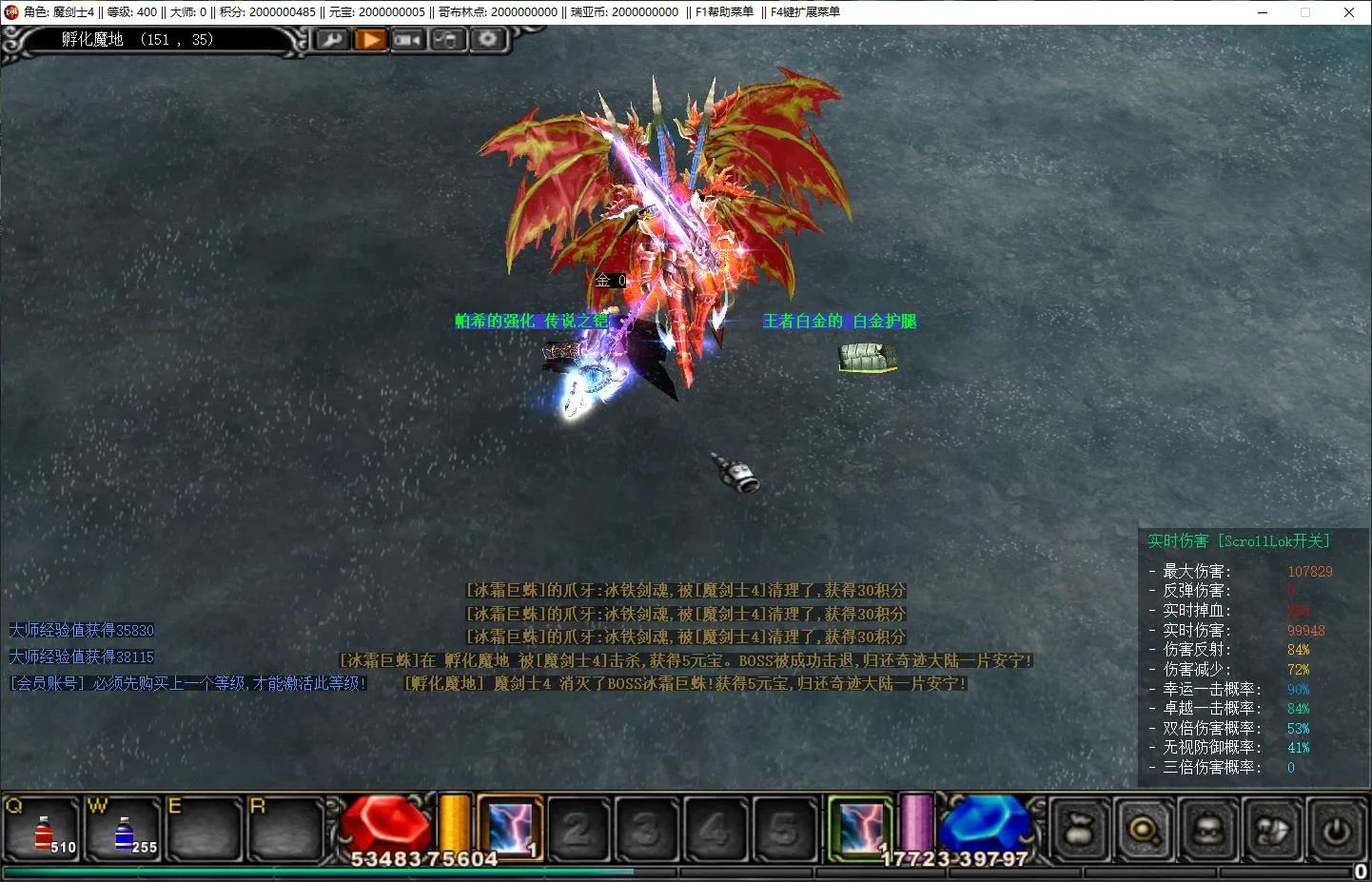
Task: Open the character helmet icon
Action: (x=1208, y=831)
